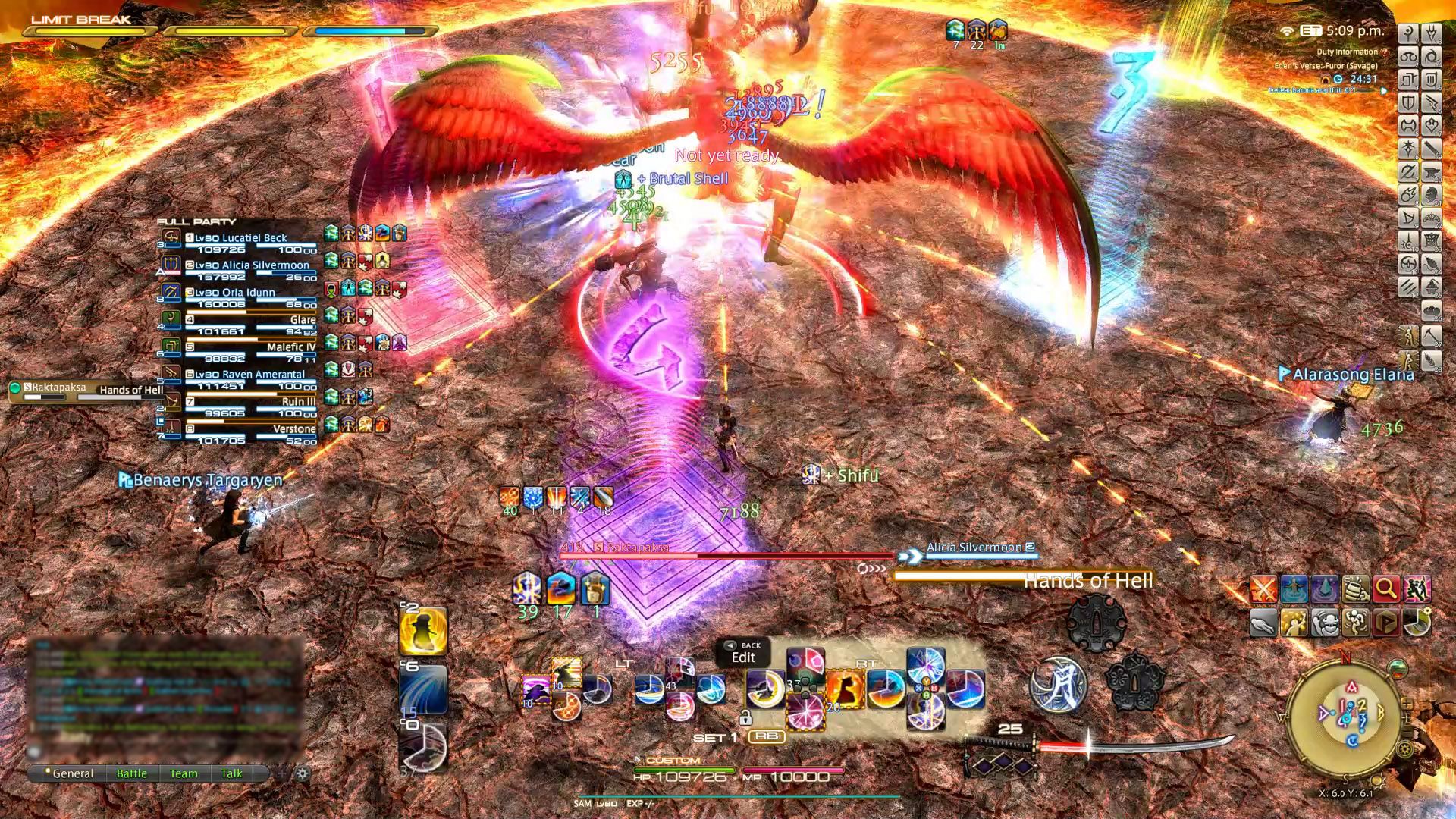The height and width of the screenshot is (819, 1456).
Task: Click the Edit button above the cross hotbar
Action: [x=742, y=657]
